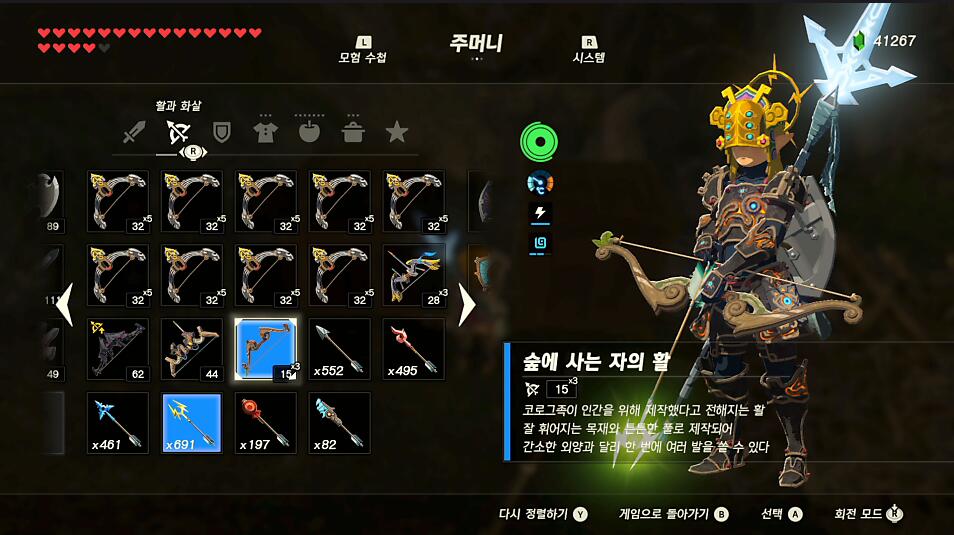Select the ice arrows stack x461
This screenshot has width=954, height=535.
coord(118,423)
